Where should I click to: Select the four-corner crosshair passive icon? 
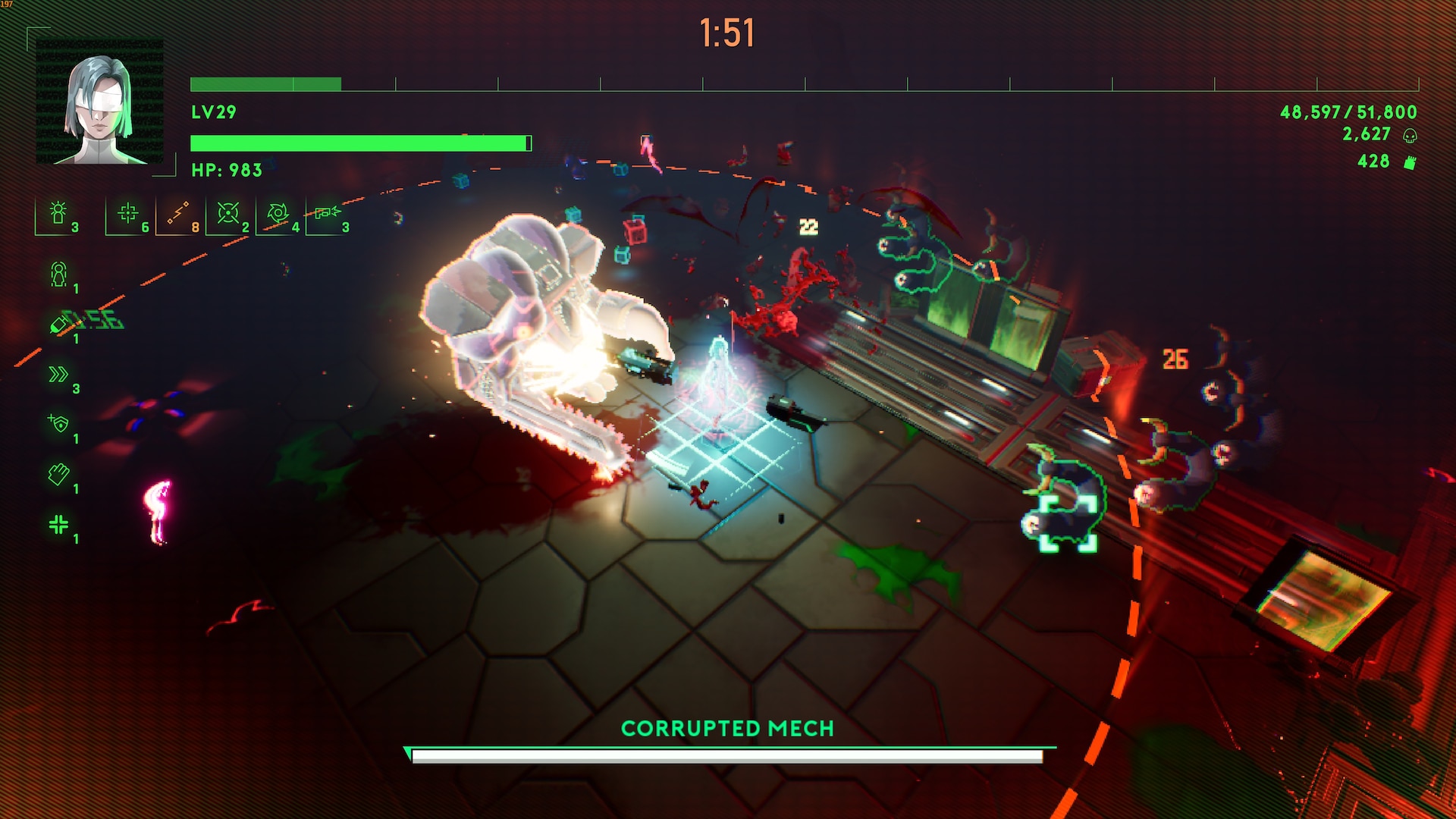coord(58,524)
